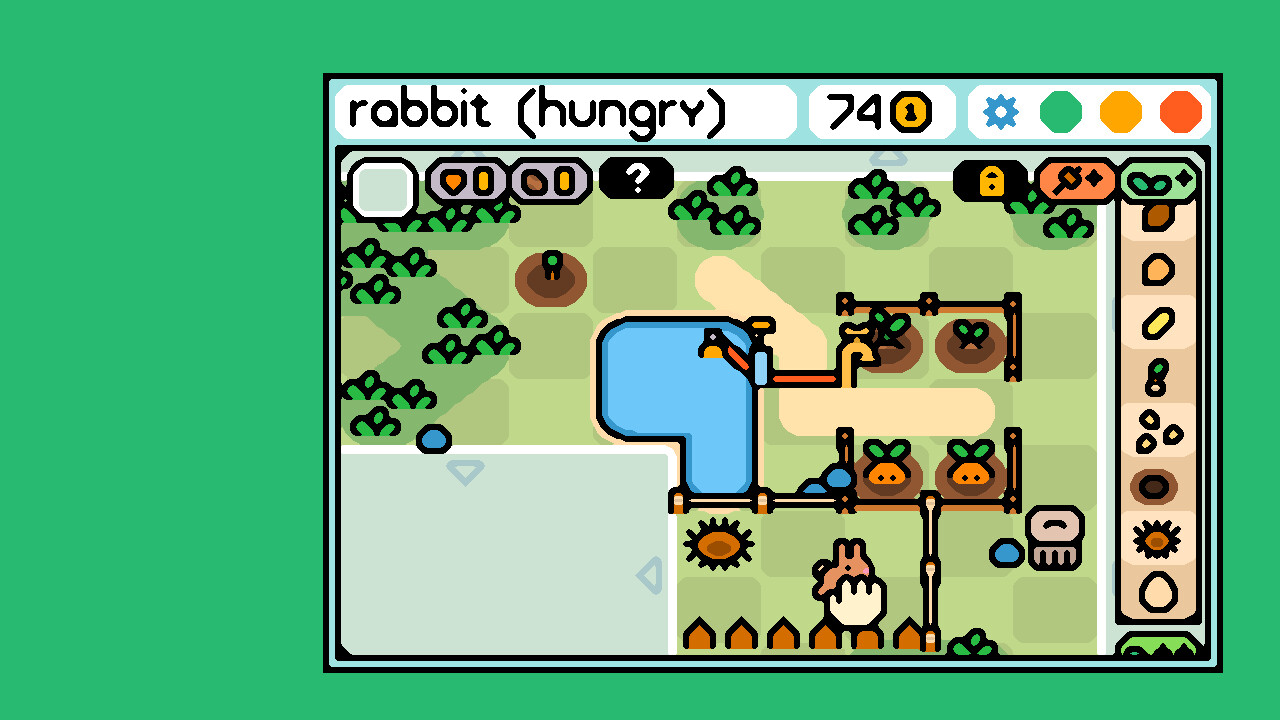Screen dimensions: 1280x720
Task: Toggle the orange octagon status indicator
Action: coord(1120,112)
